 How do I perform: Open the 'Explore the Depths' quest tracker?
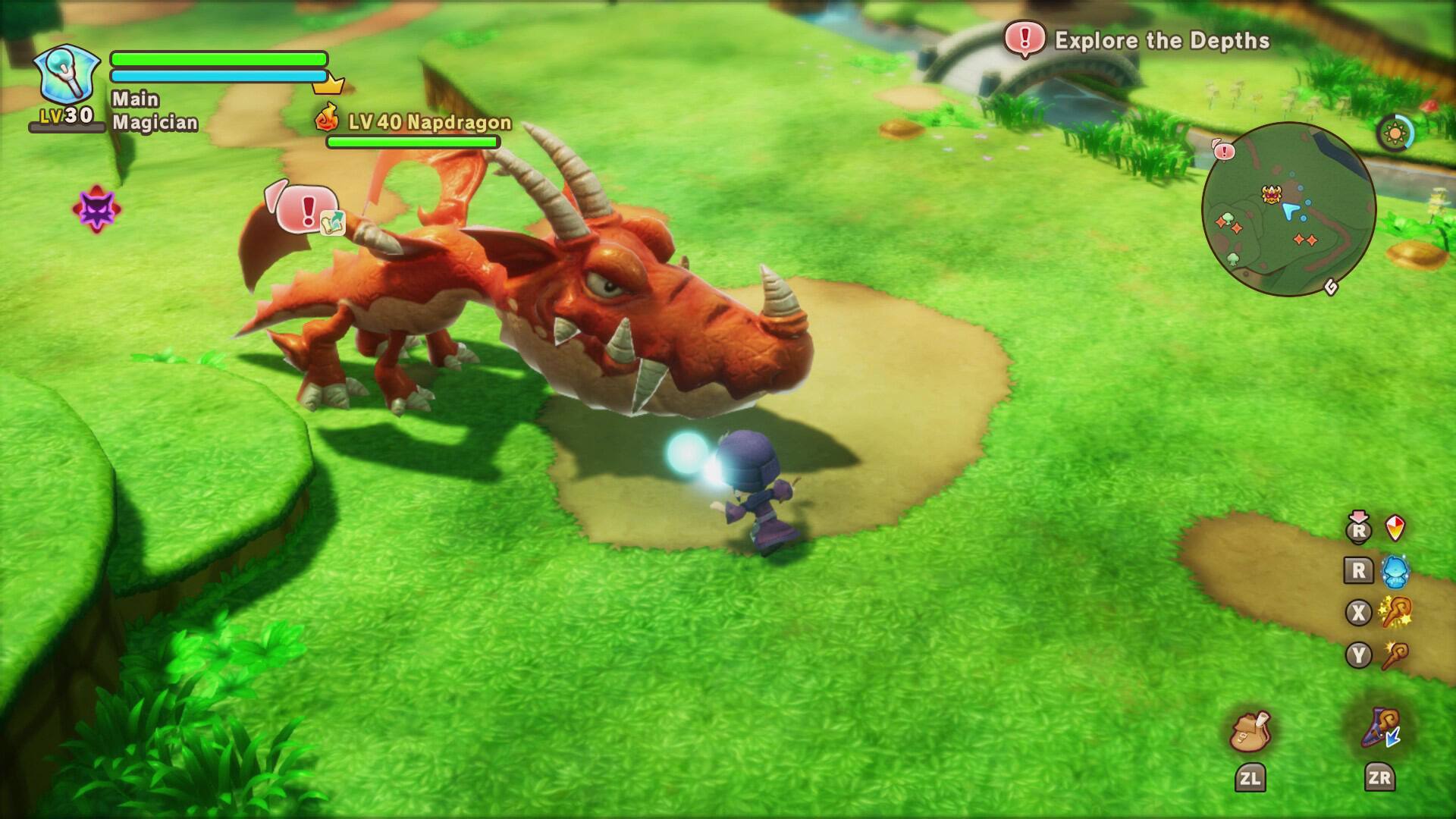click(x=1137, y=39)
